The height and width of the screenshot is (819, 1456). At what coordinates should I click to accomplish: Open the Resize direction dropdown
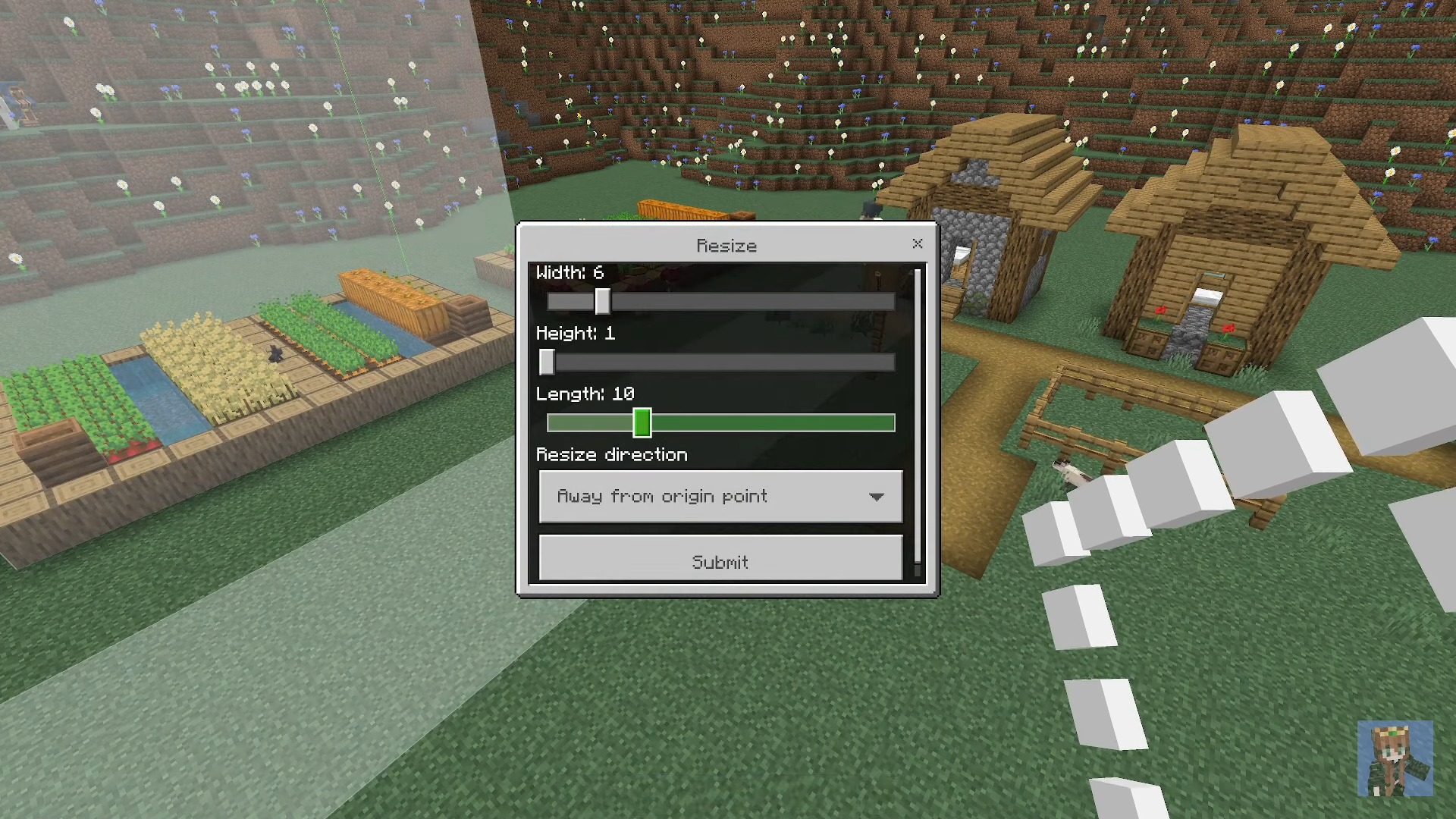pyautogui.click(x=720, y=496)
